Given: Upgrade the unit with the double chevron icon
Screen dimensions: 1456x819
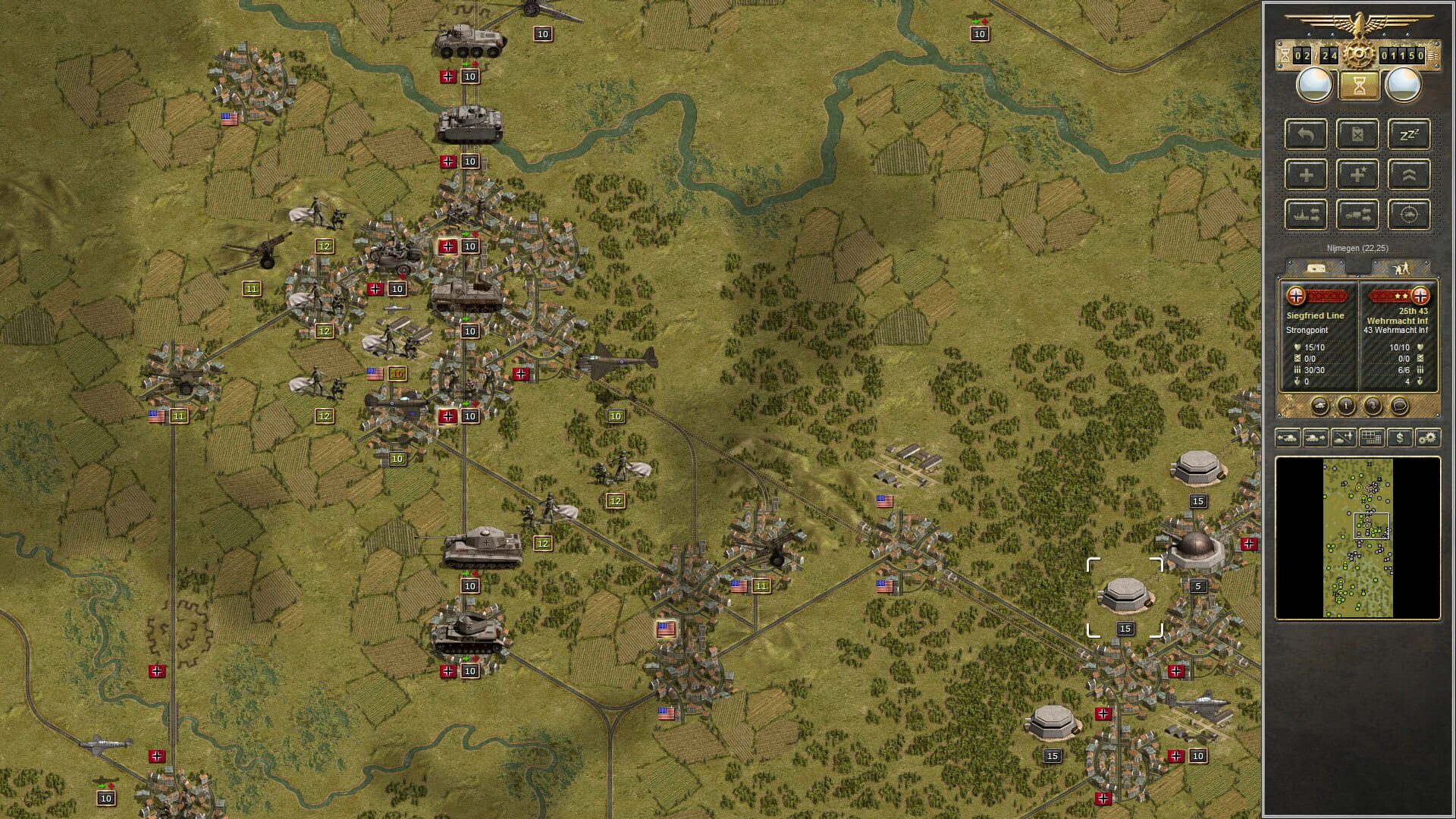Looking at the screenshot, I should (1410, 174).
